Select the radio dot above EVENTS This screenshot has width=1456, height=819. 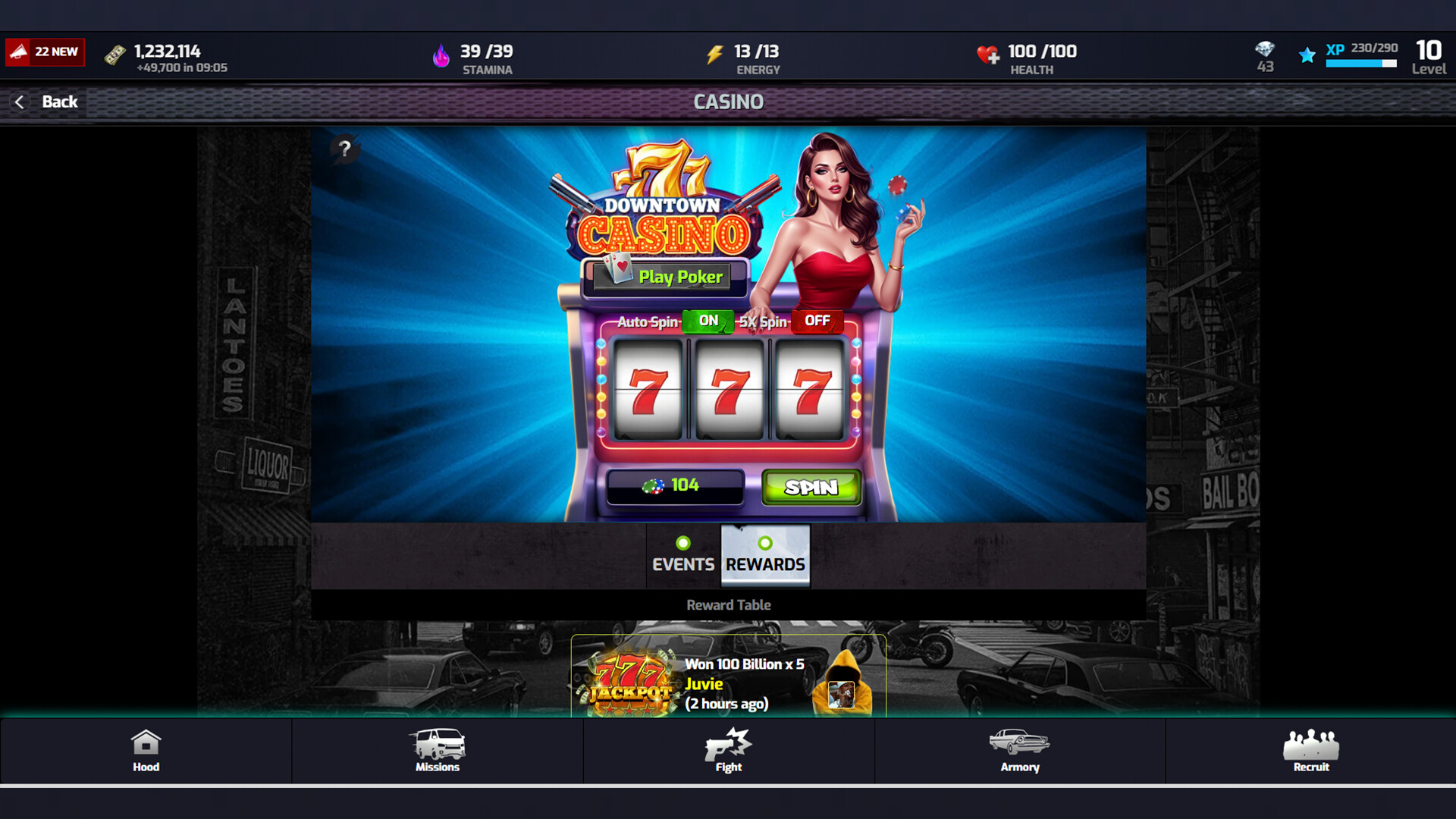click(683, 541)
